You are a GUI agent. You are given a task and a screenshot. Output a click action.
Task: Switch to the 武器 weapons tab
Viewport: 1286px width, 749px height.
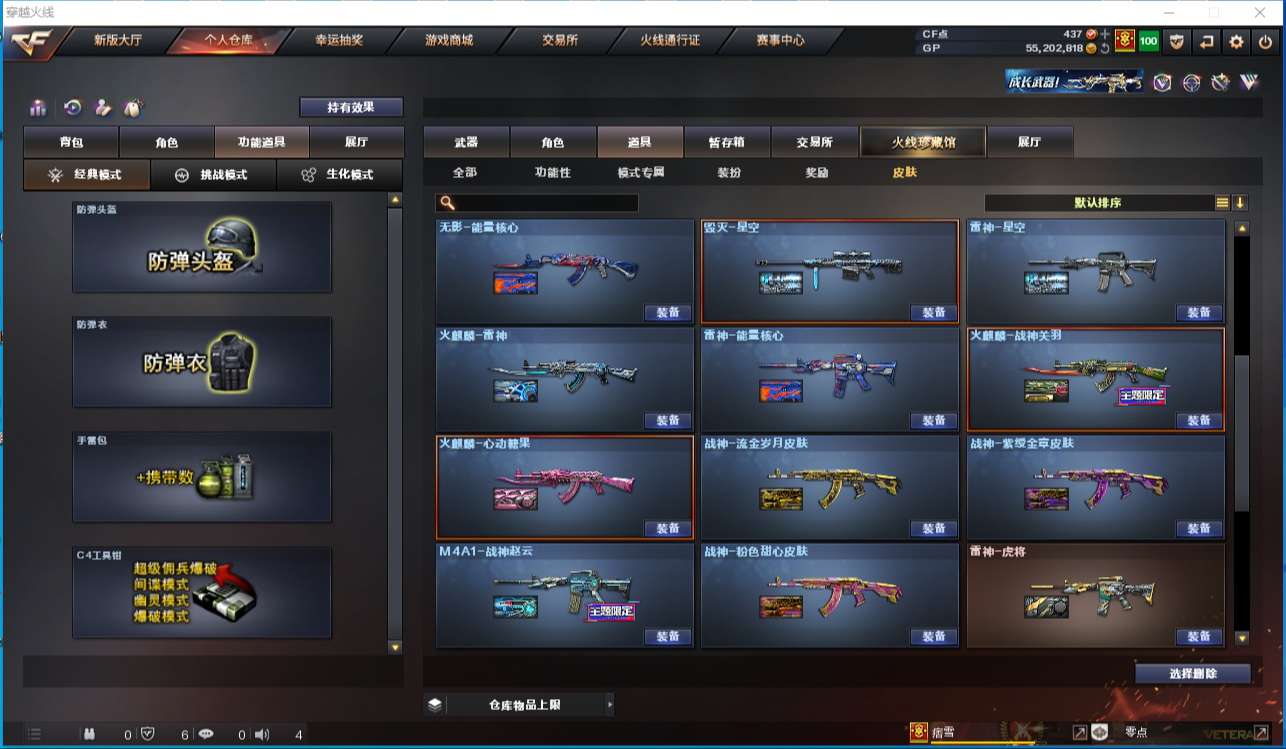coord(466,142)
